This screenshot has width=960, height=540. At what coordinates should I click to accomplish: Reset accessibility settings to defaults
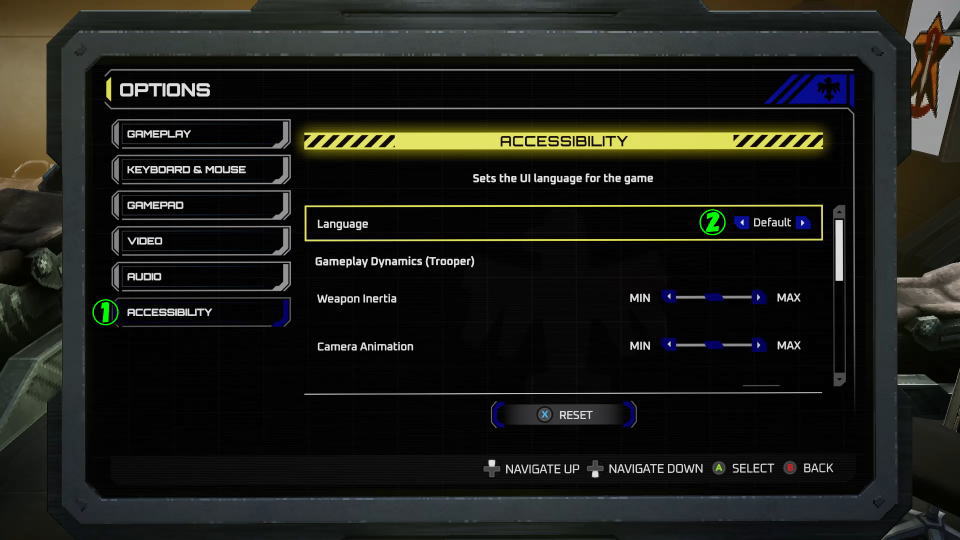(564, 415)
